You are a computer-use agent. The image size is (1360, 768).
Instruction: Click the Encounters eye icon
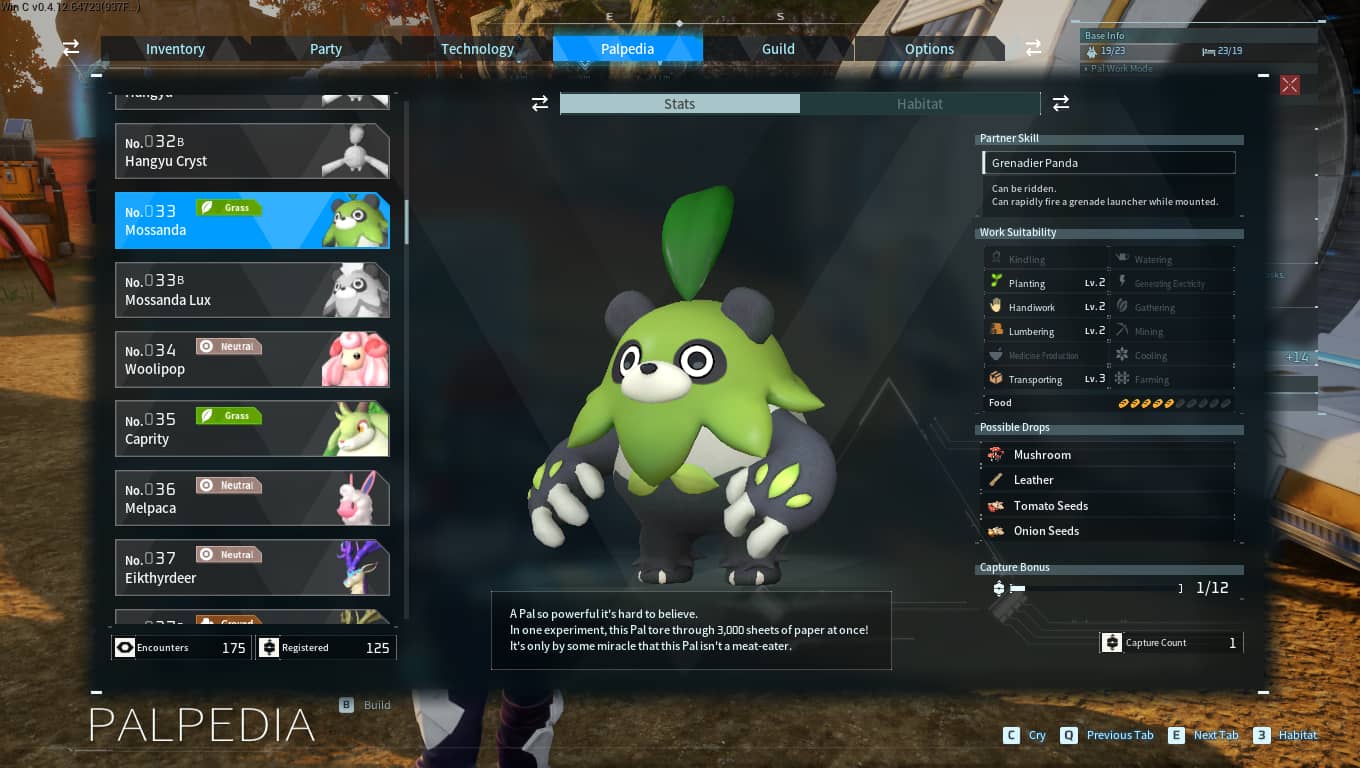[124, 647]
